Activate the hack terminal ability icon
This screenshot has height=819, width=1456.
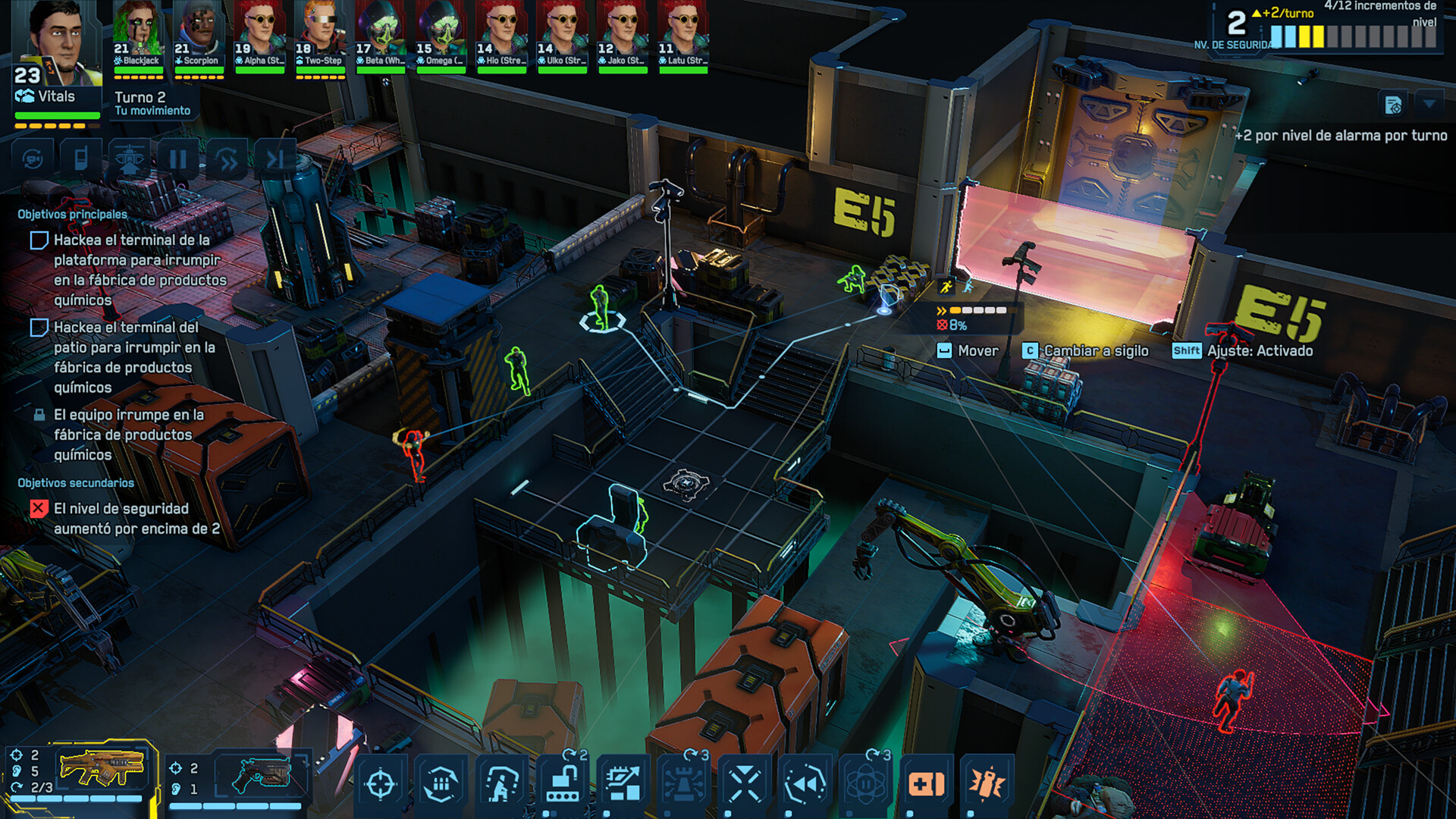click(563, 784)
